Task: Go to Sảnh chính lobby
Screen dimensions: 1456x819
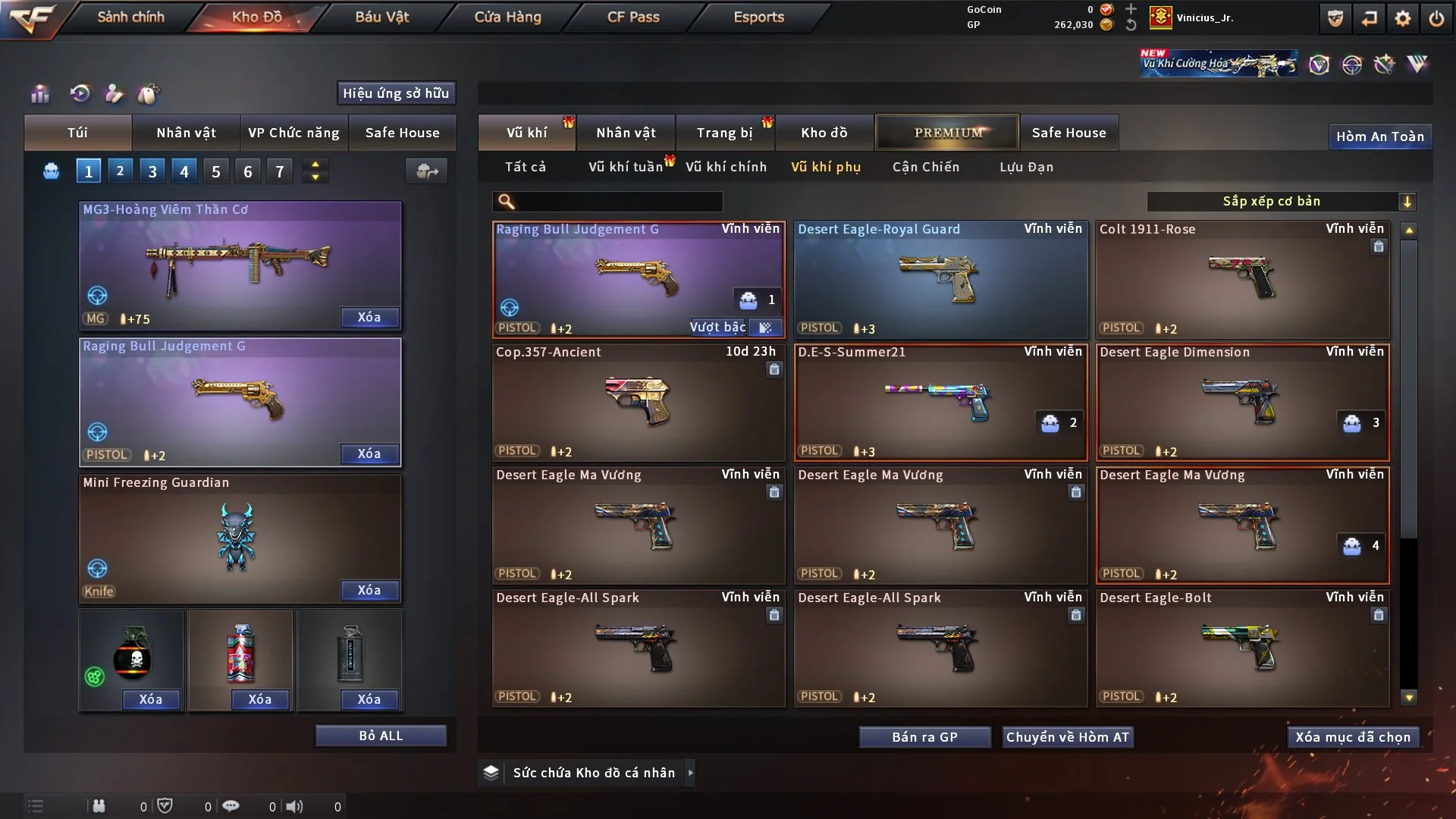Action: tap(130, 17)
